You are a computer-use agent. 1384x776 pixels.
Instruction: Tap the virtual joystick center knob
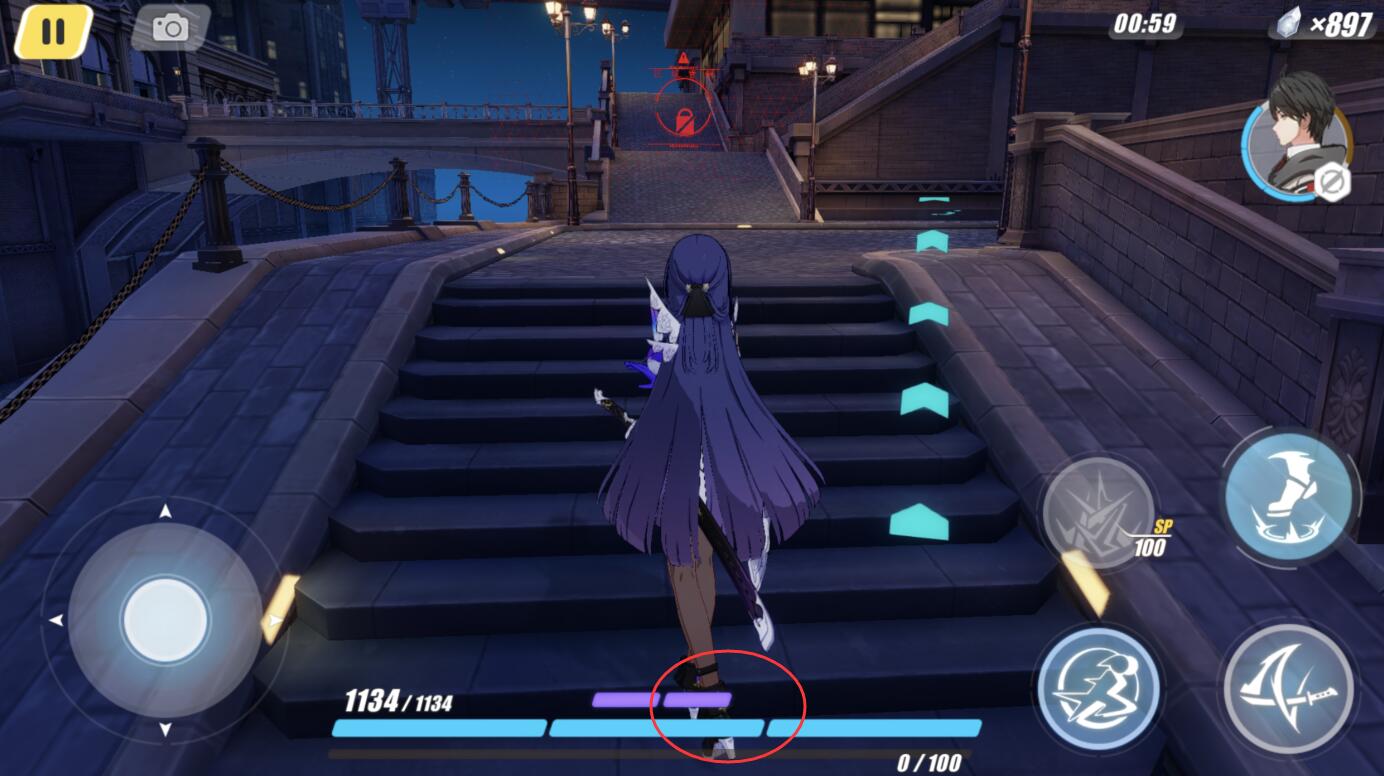click(165, 620)
